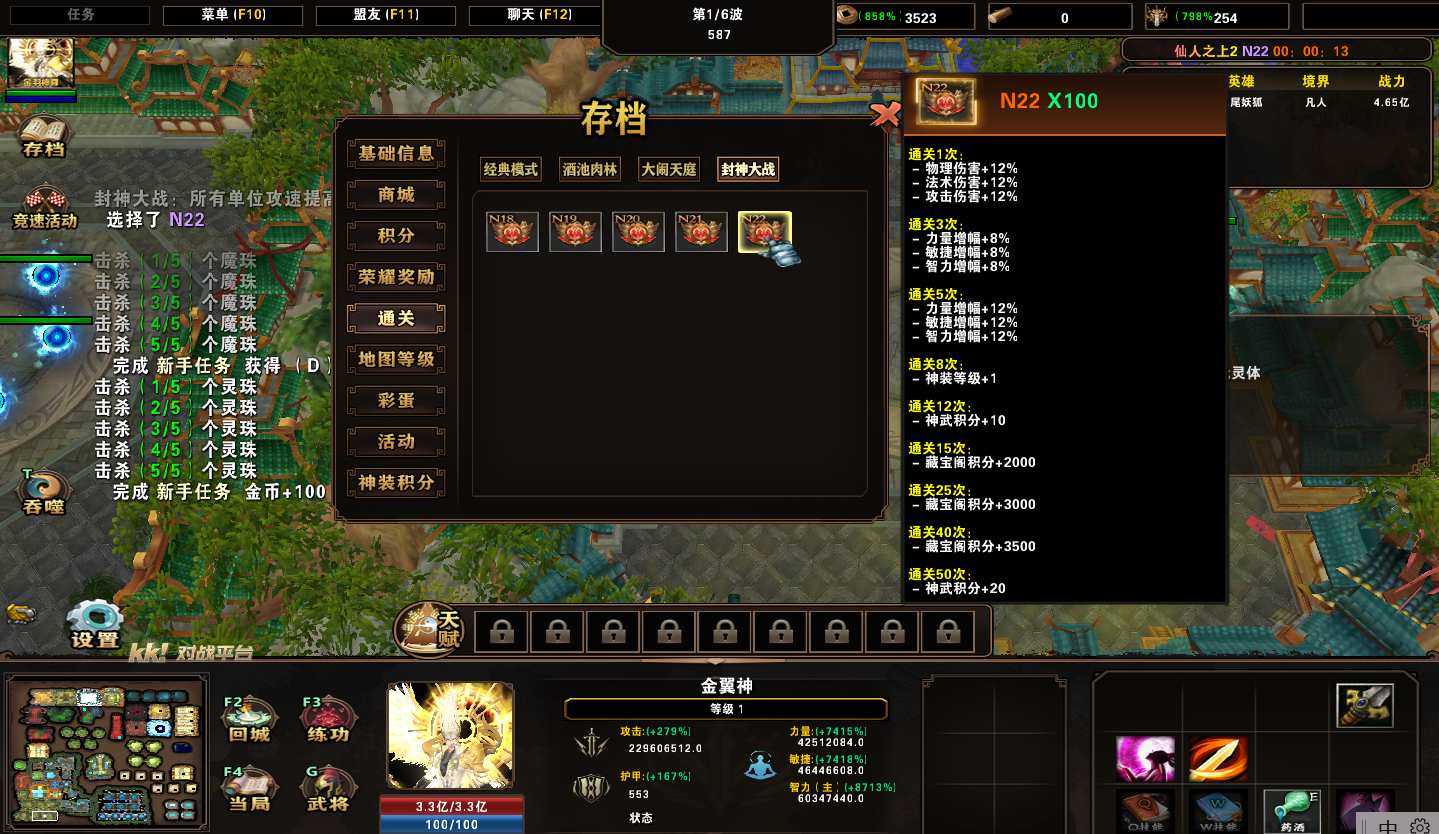Activate the 练功 training button
1439x834 pixels.
(328, 720)
